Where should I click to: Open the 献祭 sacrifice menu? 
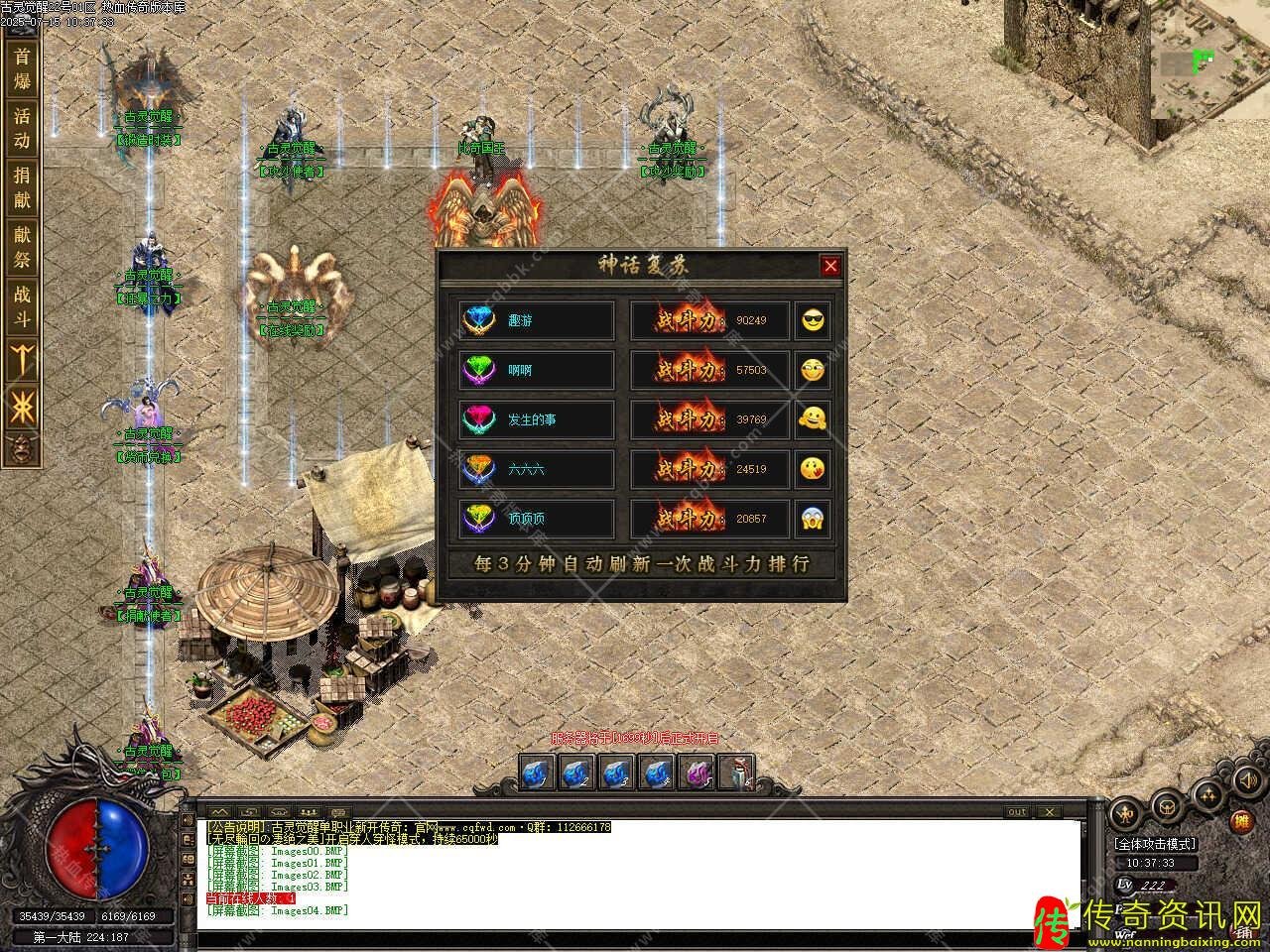(x=22, y=247)
